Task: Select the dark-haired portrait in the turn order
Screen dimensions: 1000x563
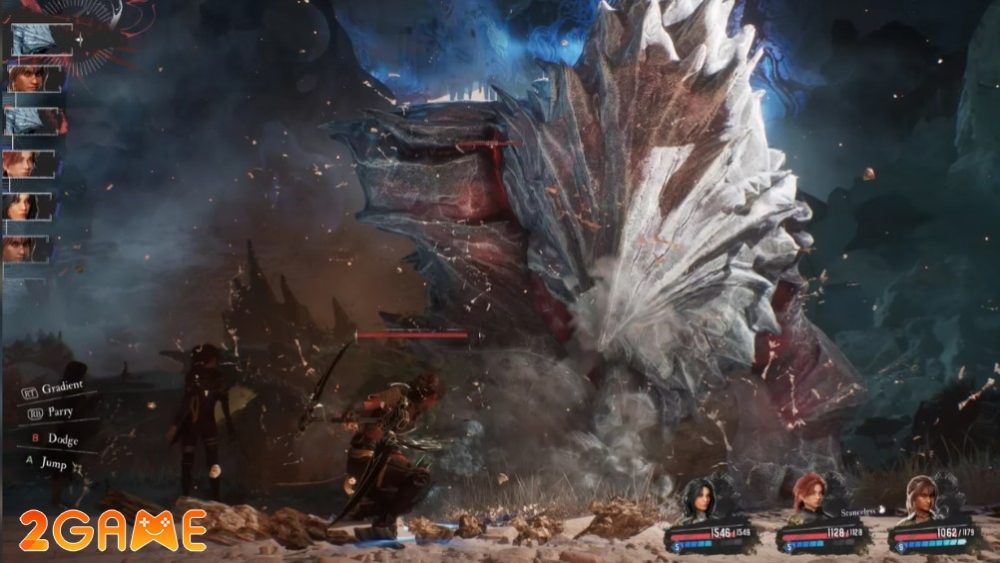Action: [28, 206]
